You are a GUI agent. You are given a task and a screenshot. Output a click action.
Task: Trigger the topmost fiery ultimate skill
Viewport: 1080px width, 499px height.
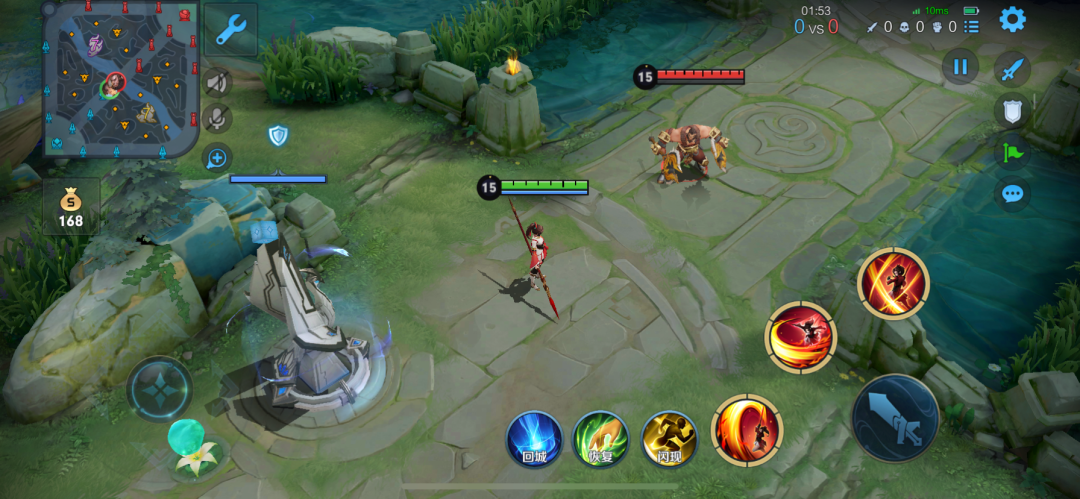892,284
